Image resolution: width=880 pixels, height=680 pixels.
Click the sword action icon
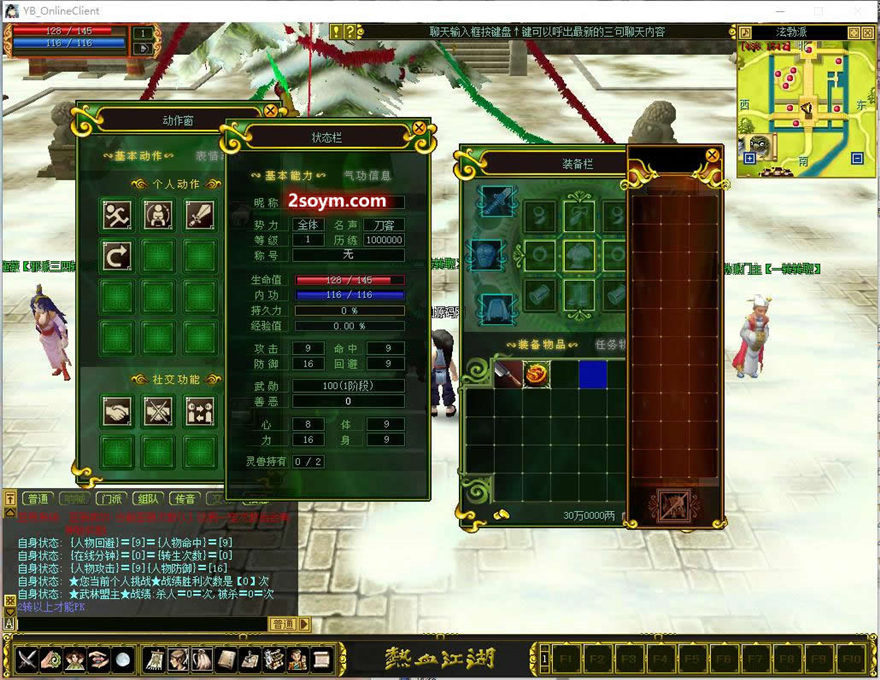200,214
